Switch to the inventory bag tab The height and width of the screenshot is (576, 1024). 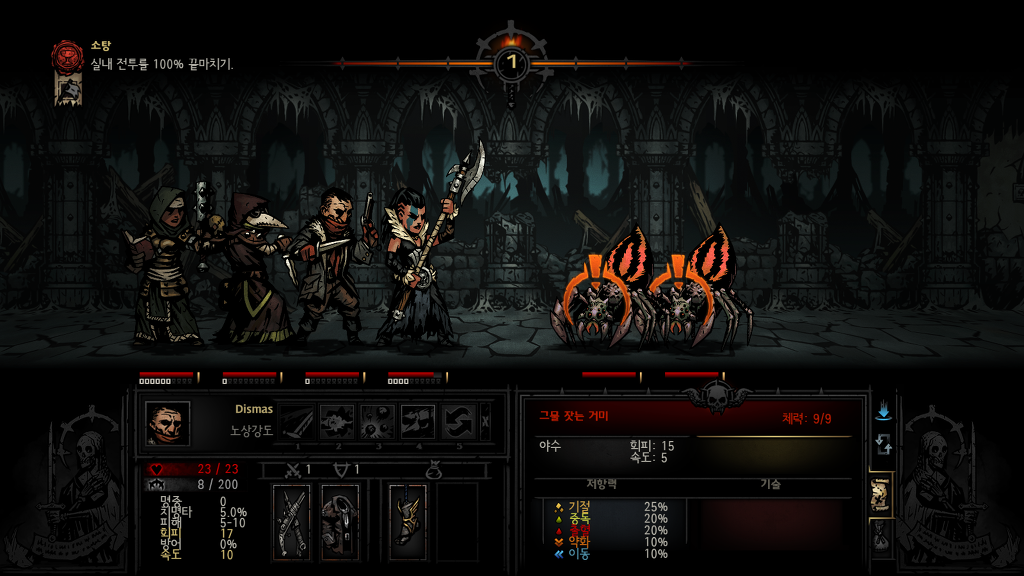[881, 539]
